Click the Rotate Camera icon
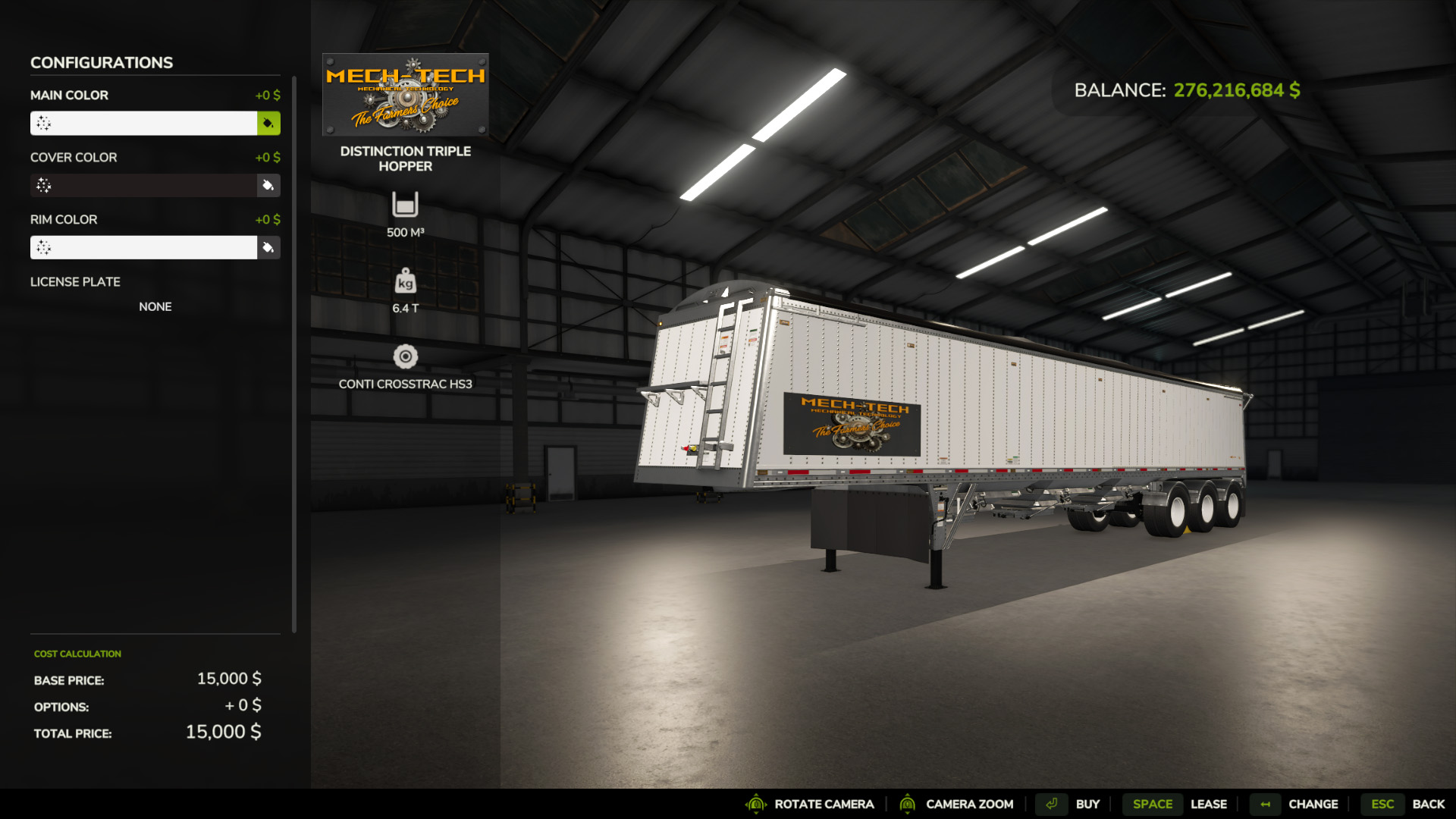This screenshot has width=1456, height=819. (x=756, y=804)
